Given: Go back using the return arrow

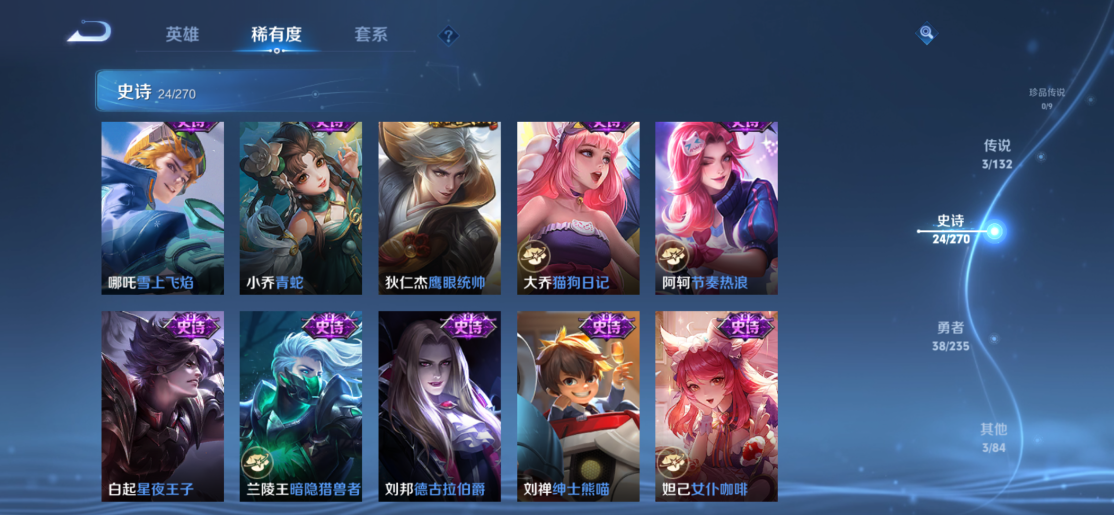Looking at the screenshot, I should [x=89, y=33].
